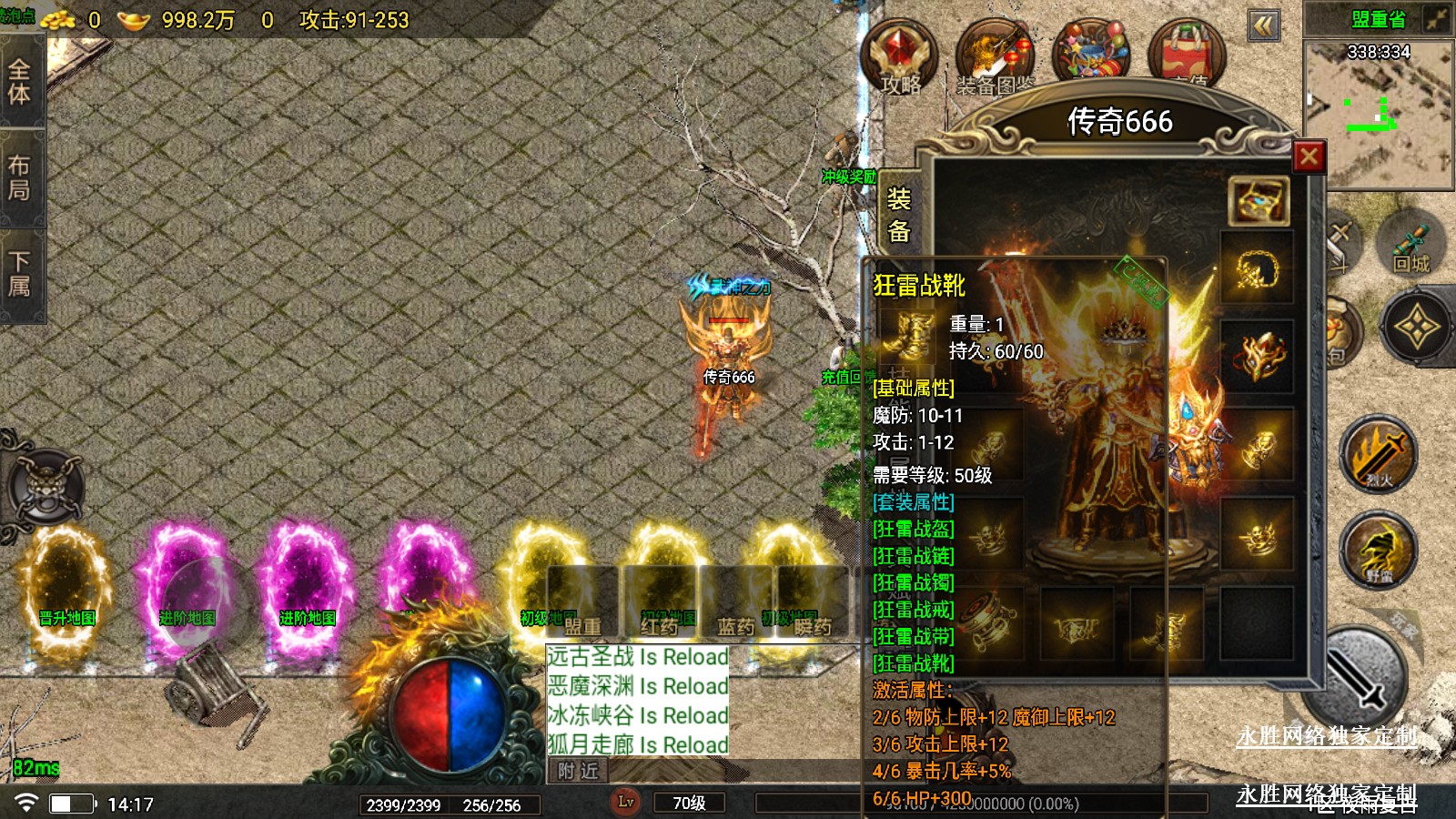Use the 回城 return-to-town scroll
The height and width of the screenshot is (819, 1456).
tap(1410, 244)
